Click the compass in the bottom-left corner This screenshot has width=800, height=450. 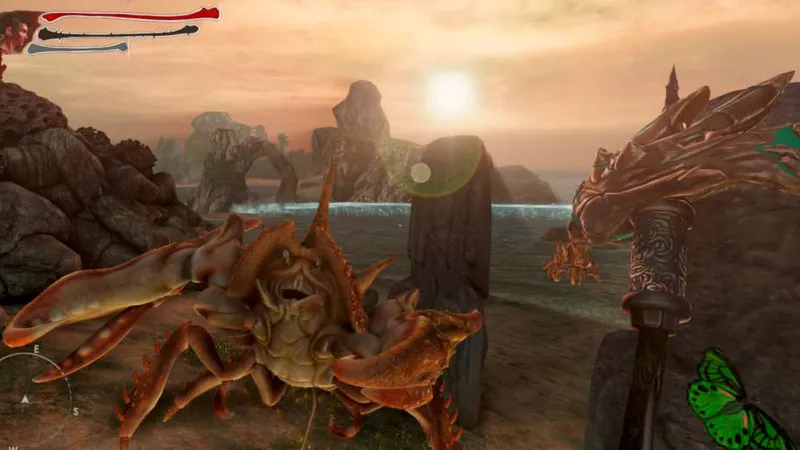[32, 399]
